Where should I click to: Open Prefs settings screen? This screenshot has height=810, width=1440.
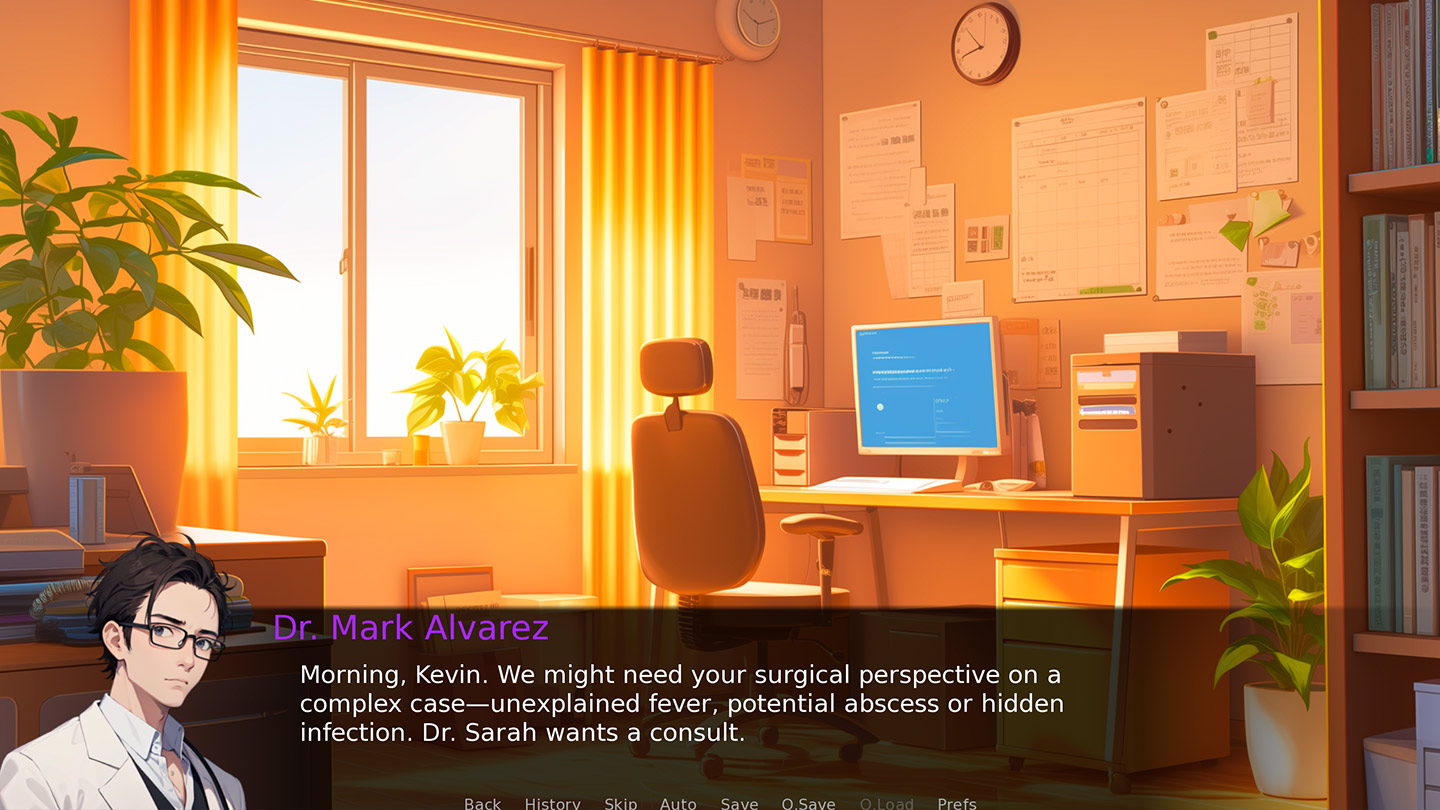pos(956,803)
